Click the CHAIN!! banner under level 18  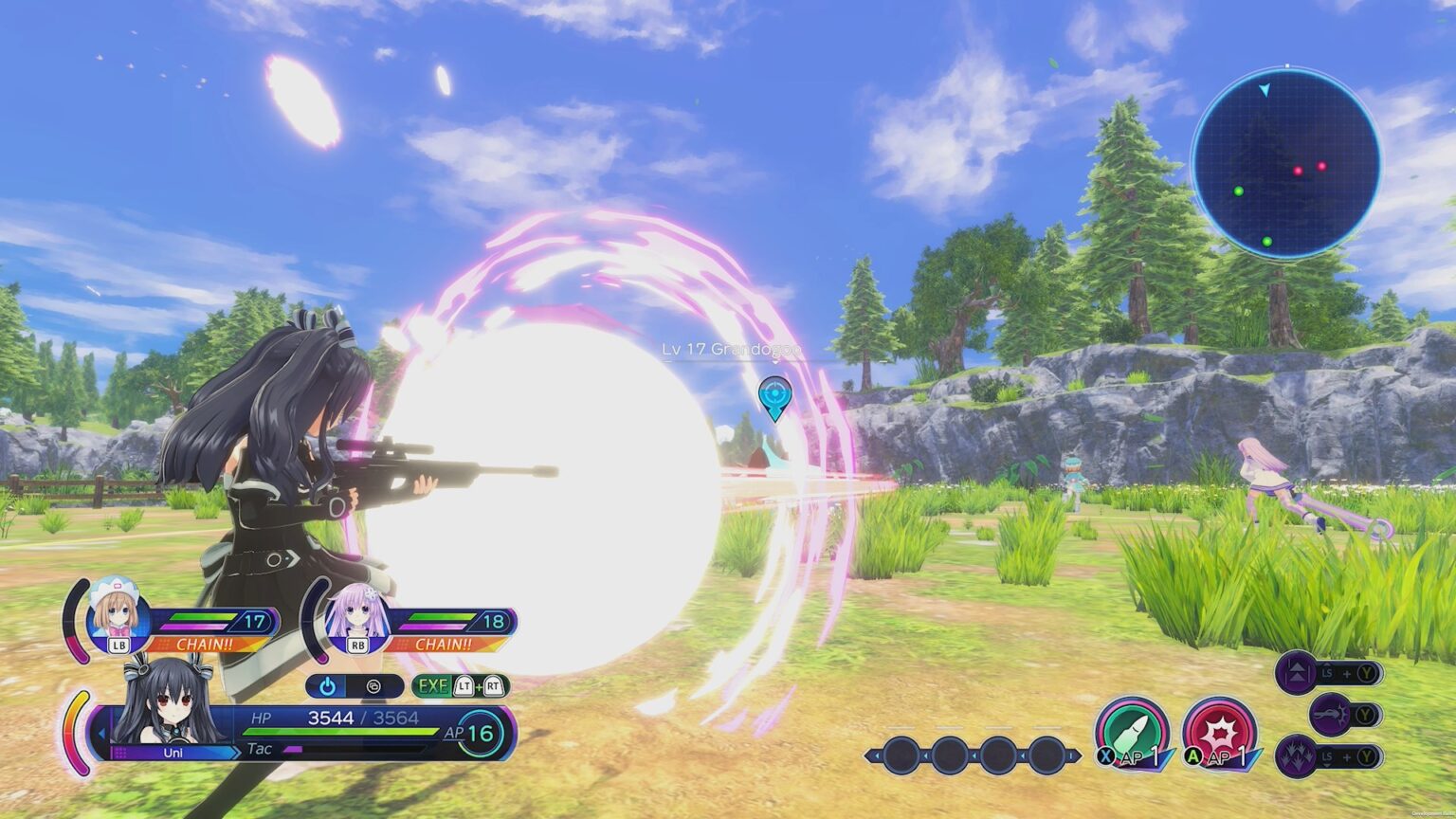(446, 643)
